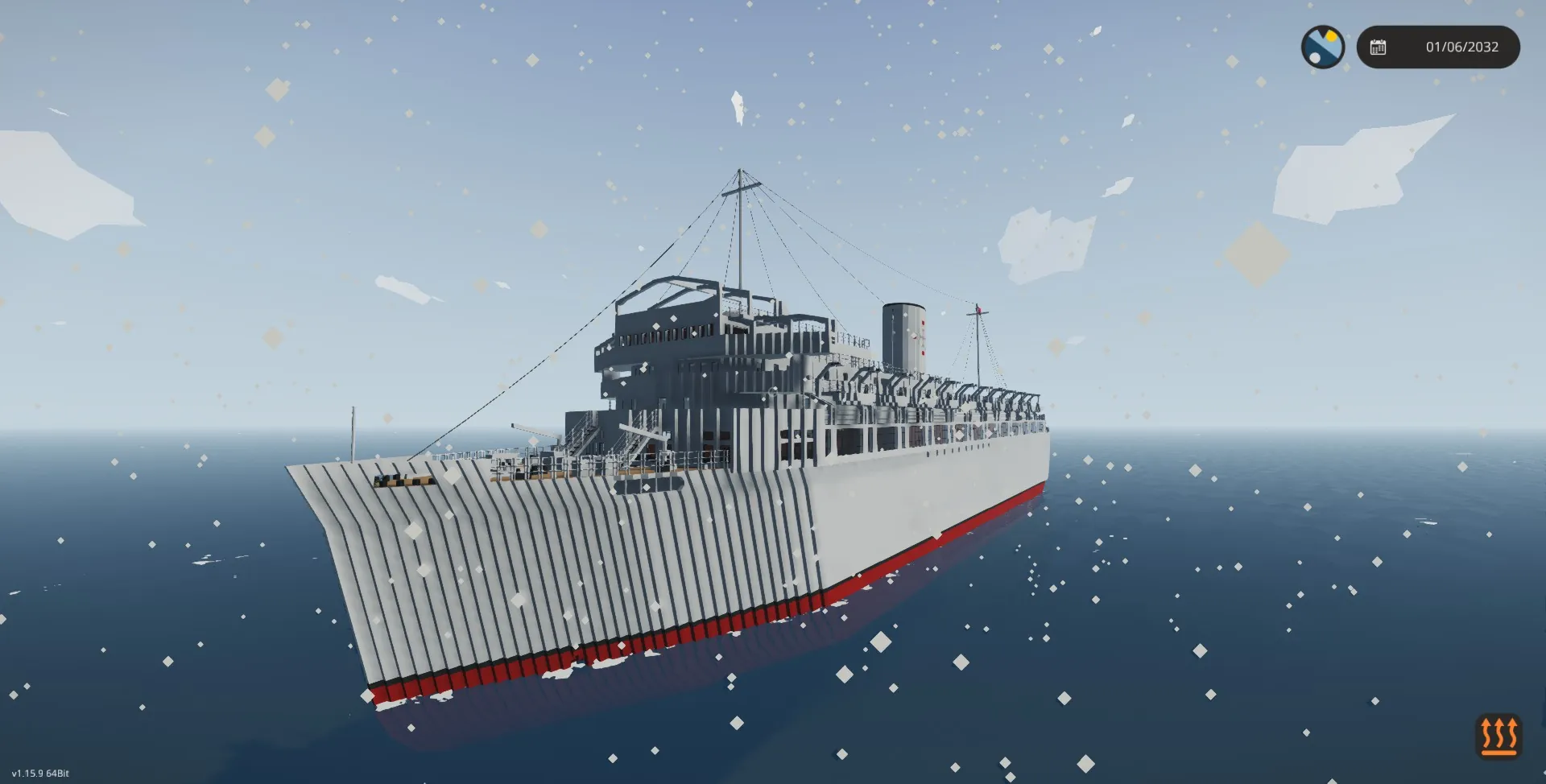The height and width of the screenshot is (784, 1546).
Task: Toggle the orange heat indicator icon
Action: (x=1498, y=736)
